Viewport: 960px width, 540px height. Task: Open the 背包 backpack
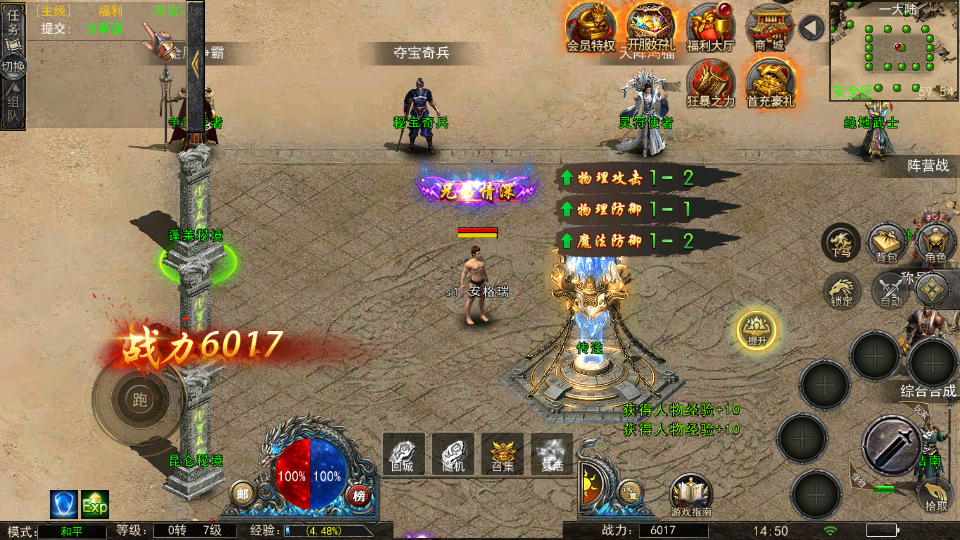click(x=887, y=243)
